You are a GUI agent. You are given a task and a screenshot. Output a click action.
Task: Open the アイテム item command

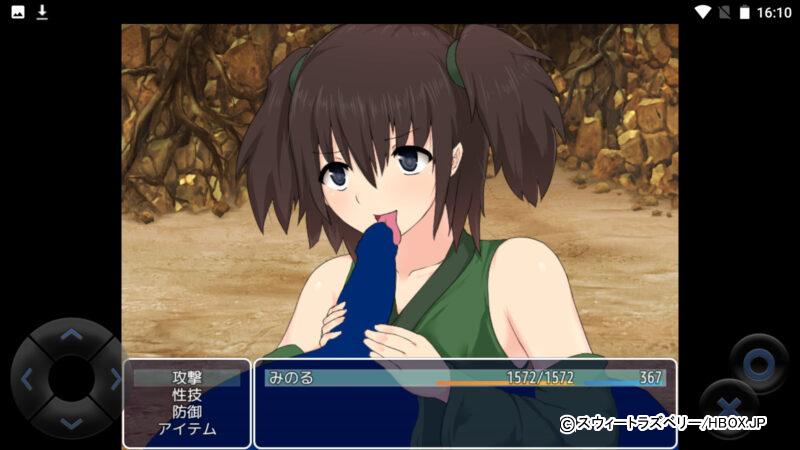187,429
